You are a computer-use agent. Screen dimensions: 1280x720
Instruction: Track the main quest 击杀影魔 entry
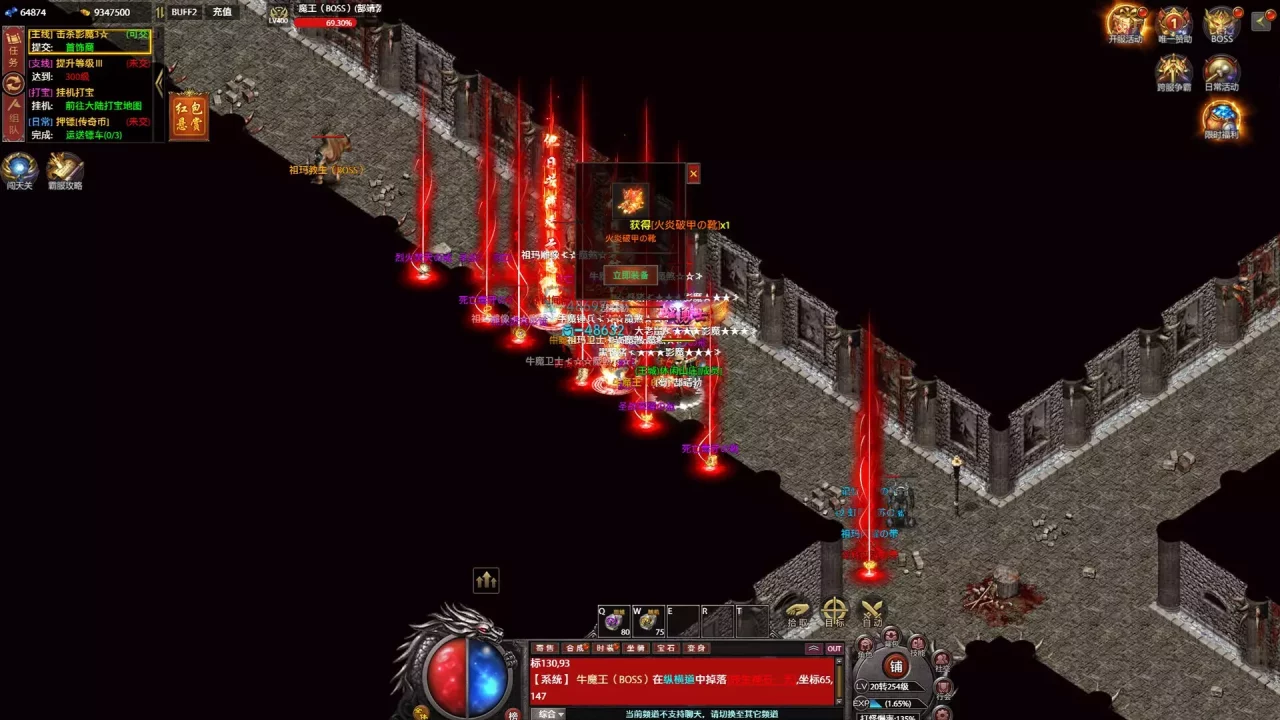90,34
